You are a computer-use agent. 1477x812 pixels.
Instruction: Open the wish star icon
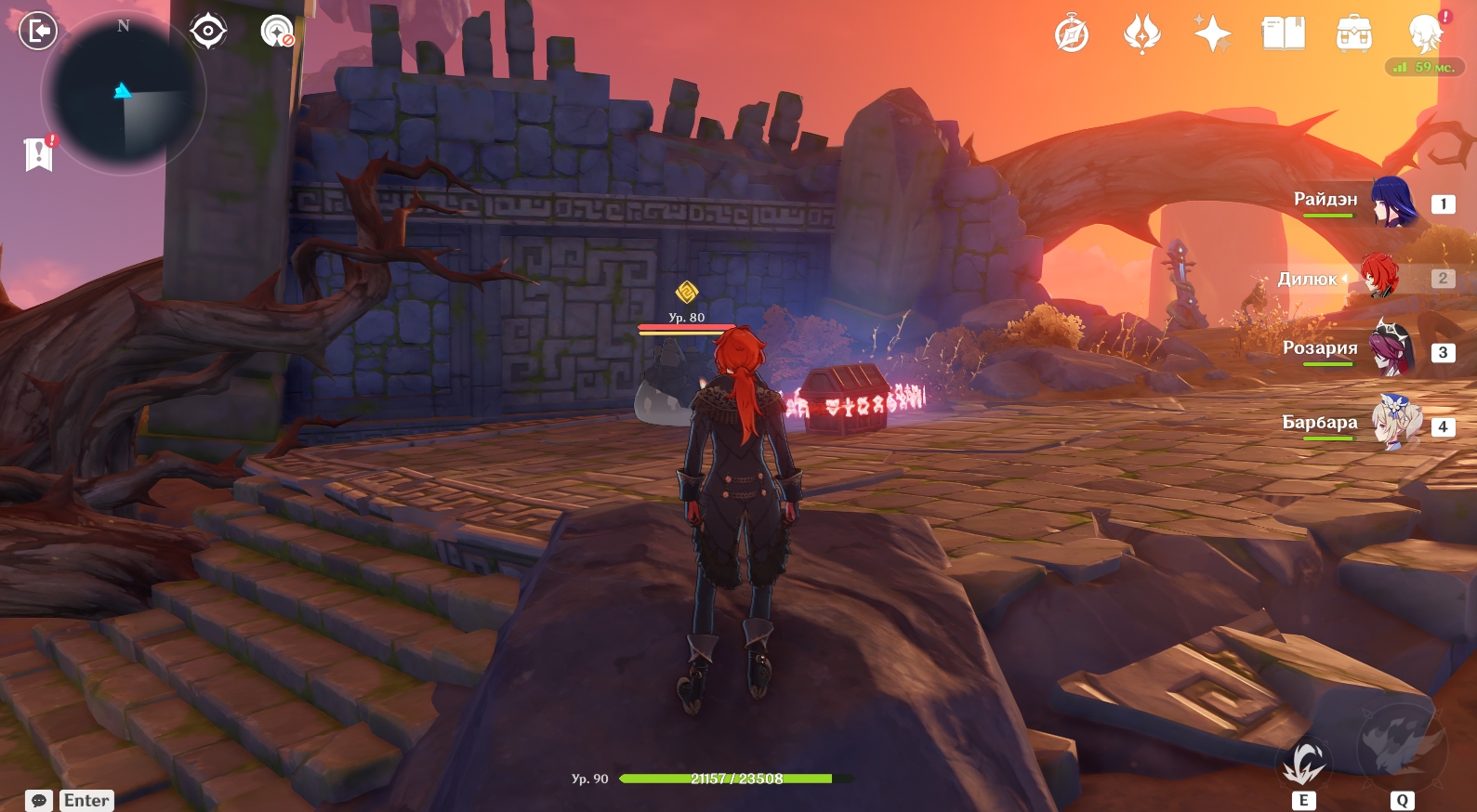pos(1212,34)
